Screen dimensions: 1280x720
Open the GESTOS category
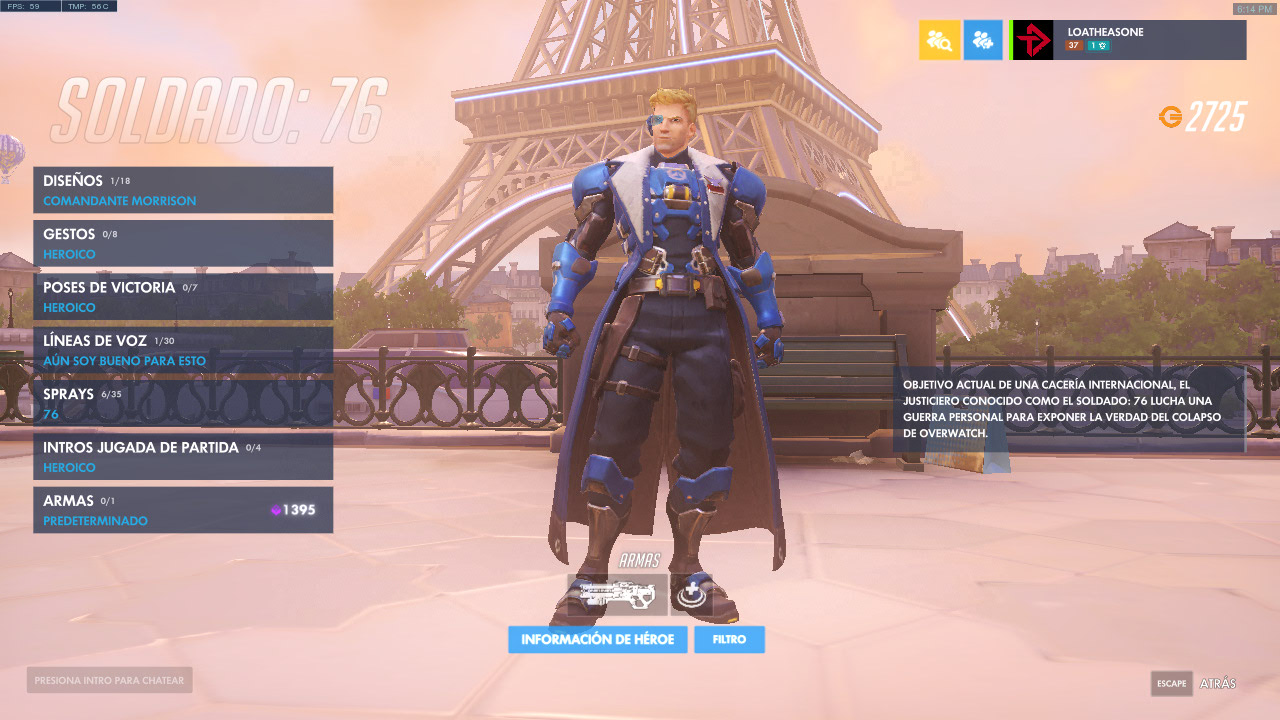tap(183, 243)
